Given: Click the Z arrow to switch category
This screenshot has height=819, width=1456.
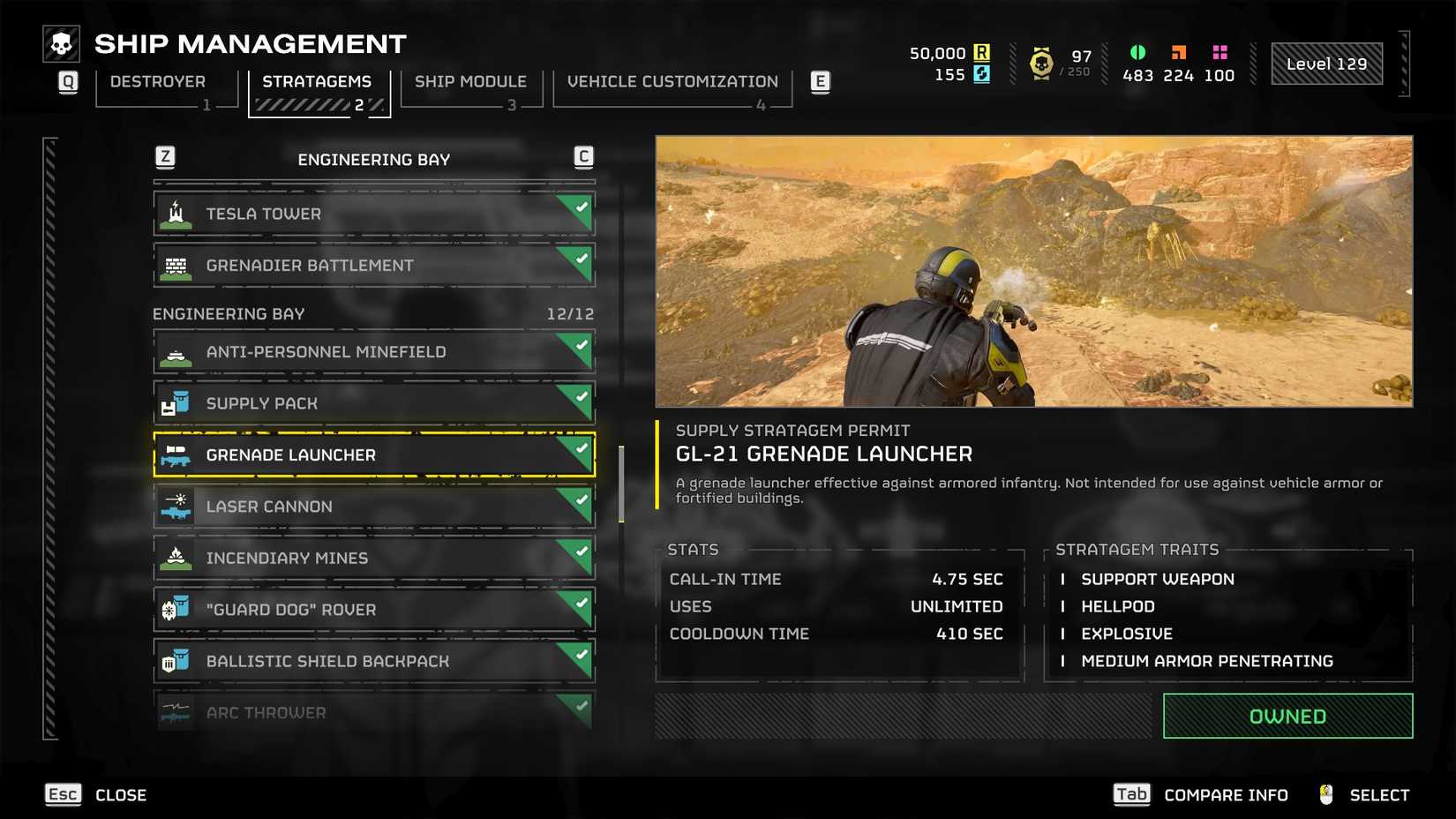Looking at the screenshot, I should [164, 156].
